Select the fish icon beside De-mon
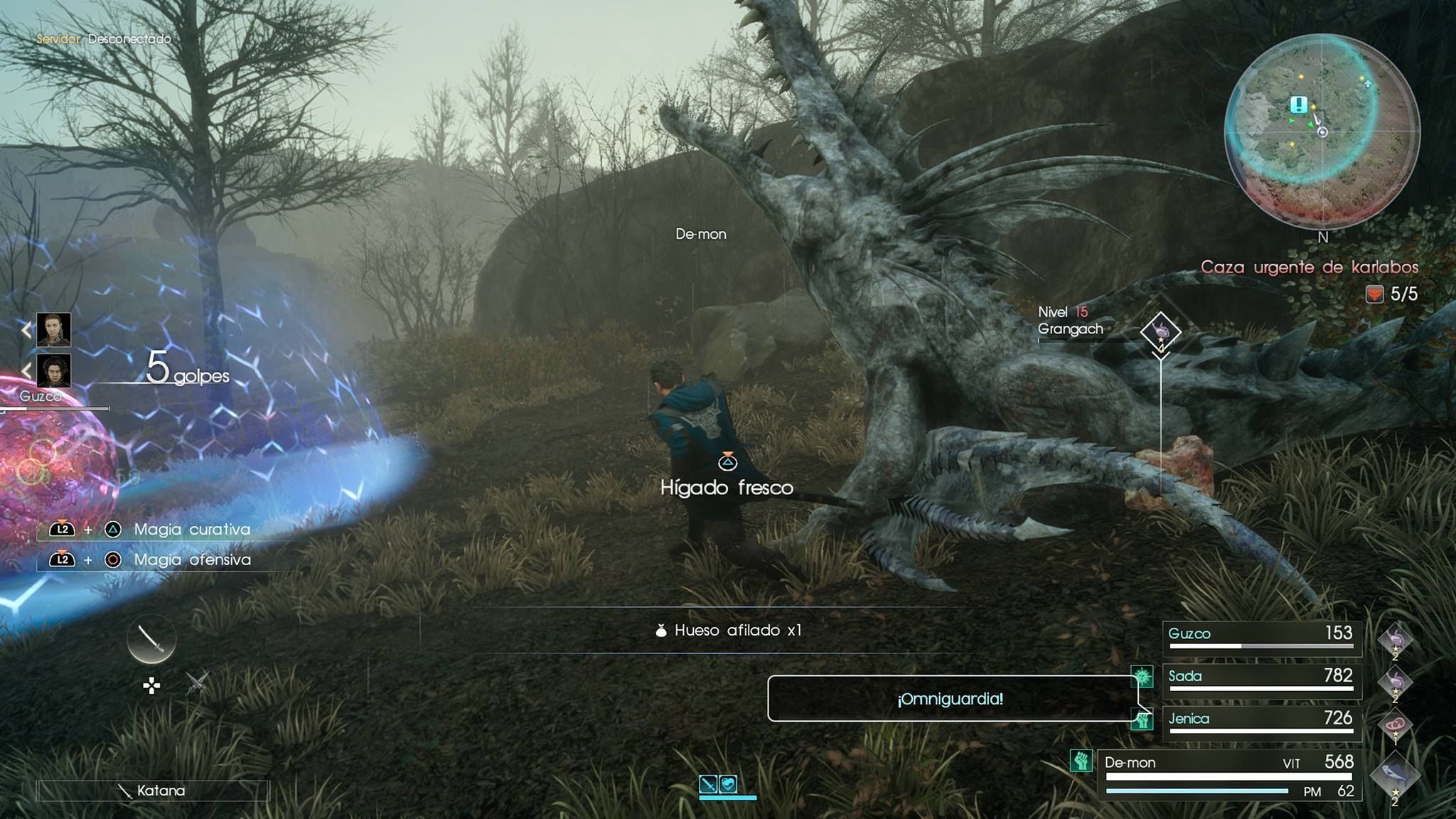1456x819 pixels. [1394, 776]
